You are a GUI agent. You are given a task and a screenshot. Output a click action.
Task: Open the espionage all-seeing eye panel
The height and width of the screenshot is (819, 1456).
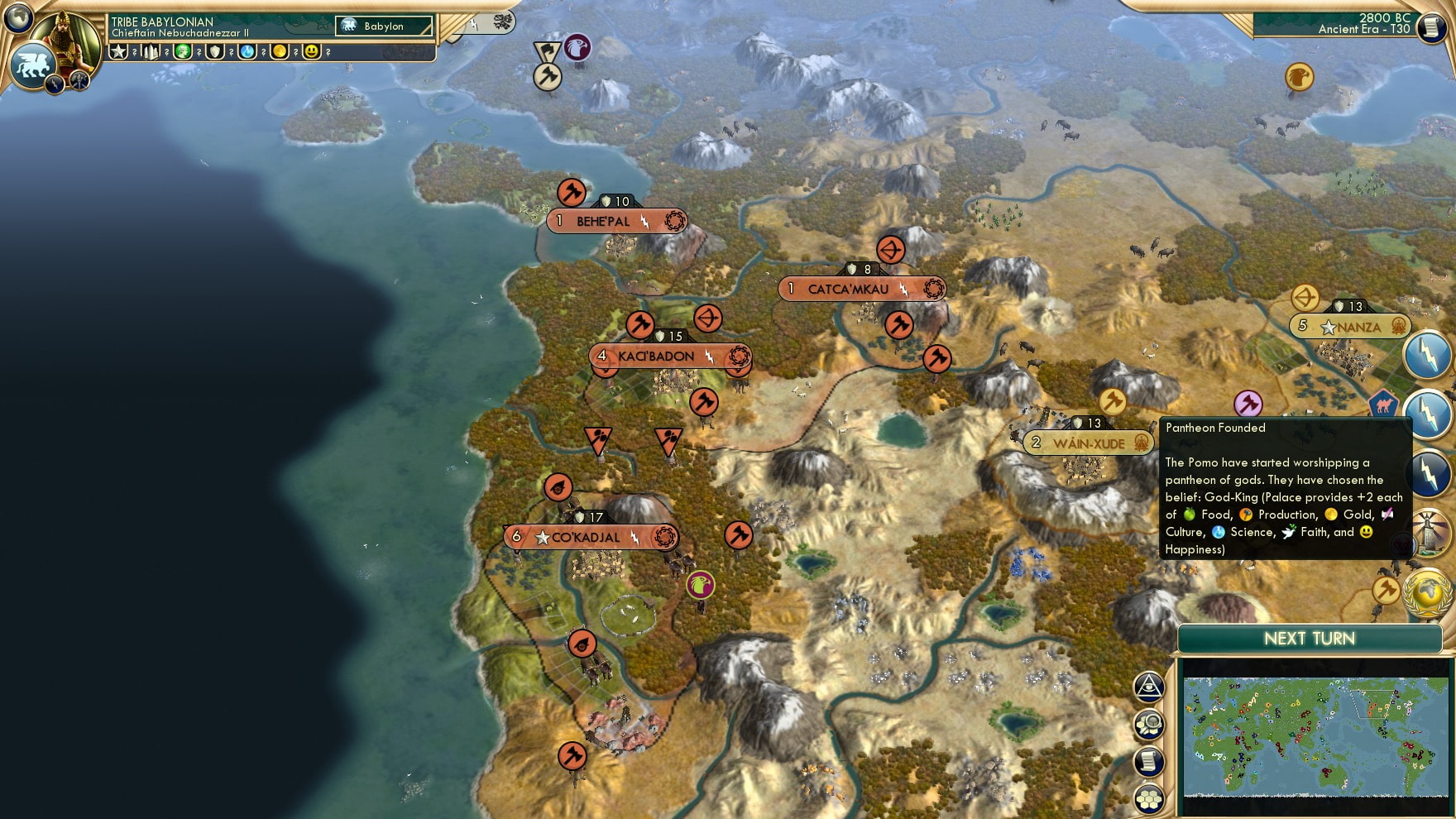click(x=1148, y=685)
